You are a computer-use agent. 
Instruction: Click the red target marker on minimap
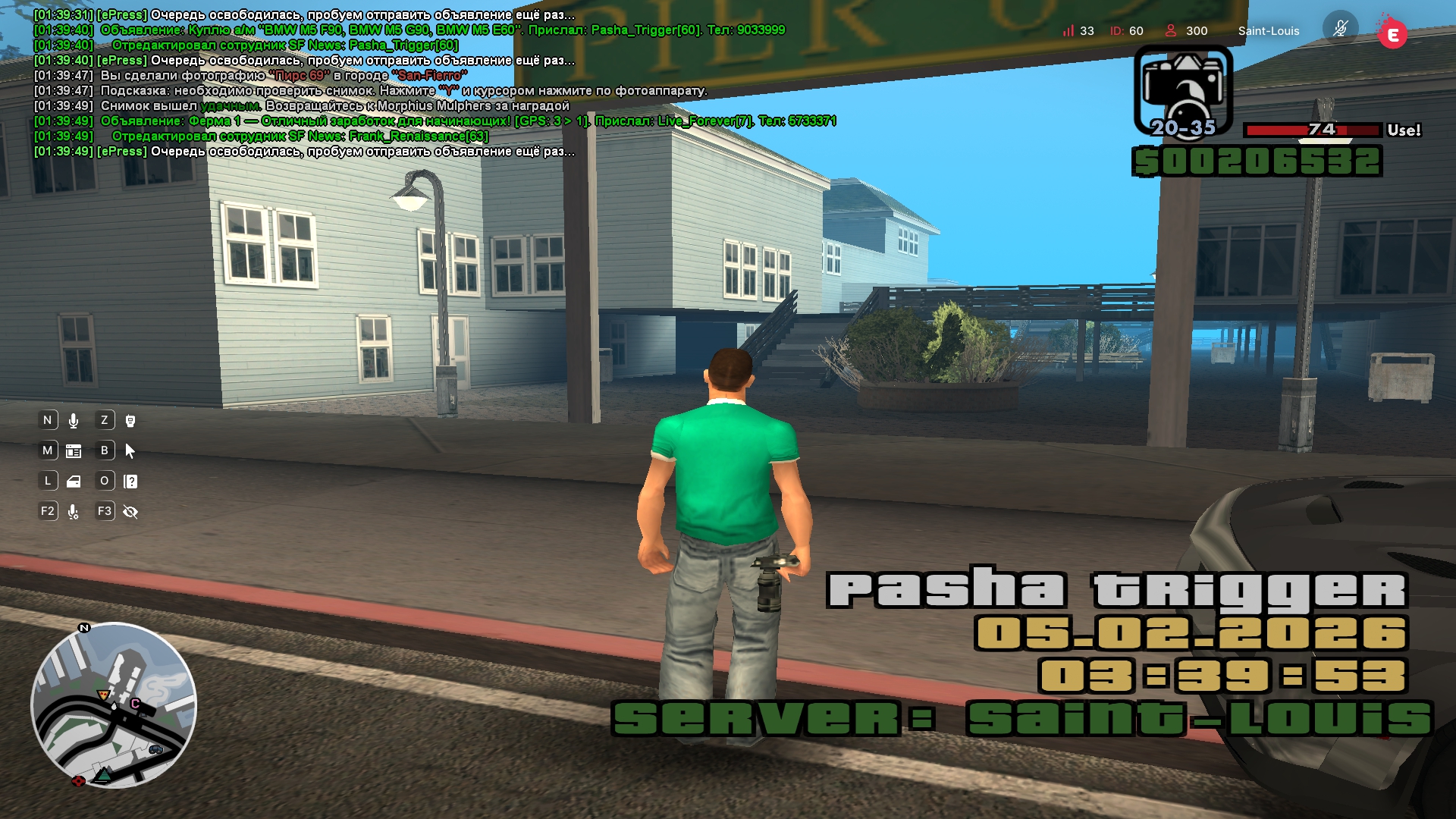pos(78,780)
